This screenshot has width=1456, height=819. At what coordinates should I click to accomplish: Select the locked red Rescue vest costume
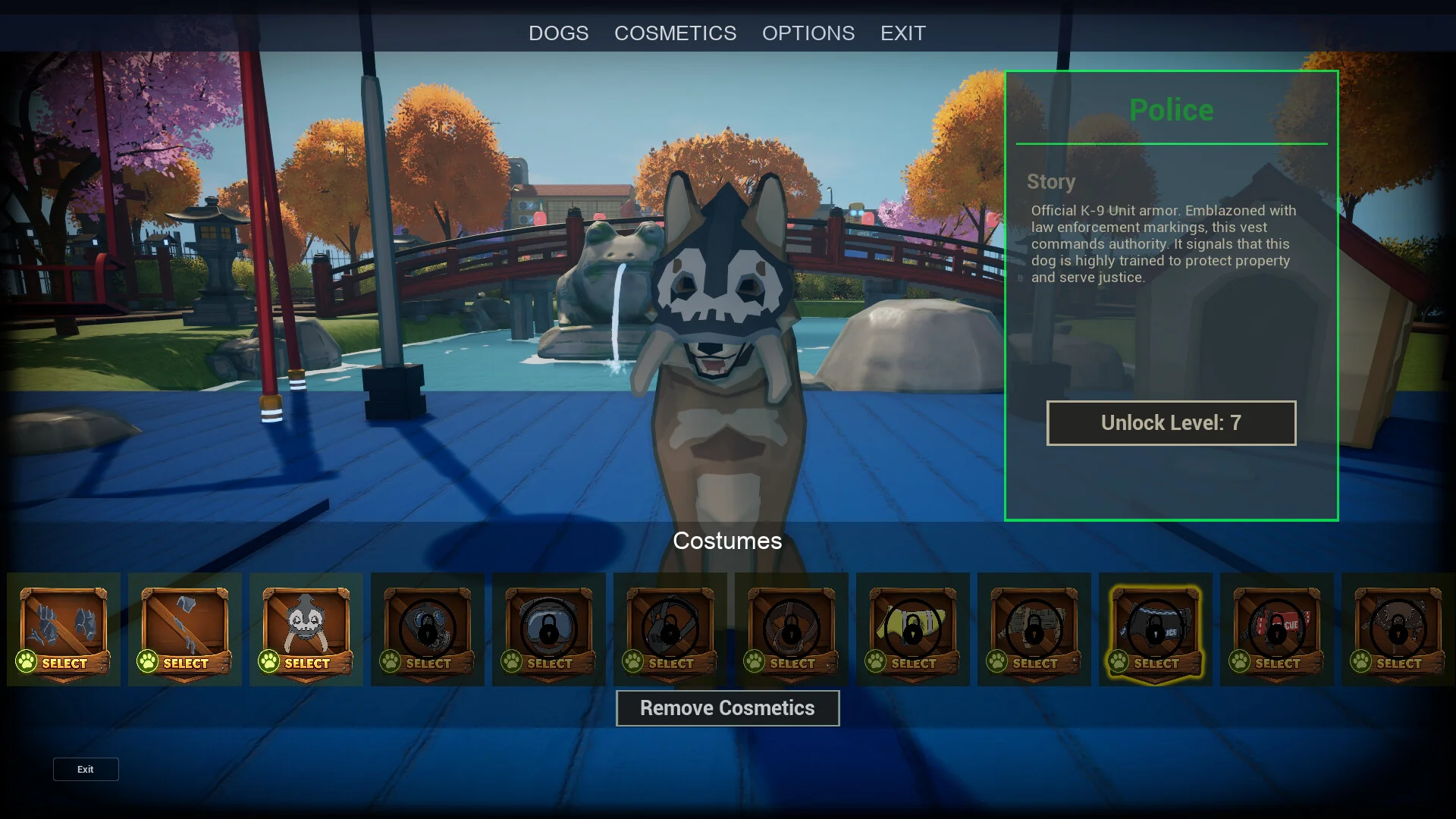pyautogui.click(x=1276, y=631)
